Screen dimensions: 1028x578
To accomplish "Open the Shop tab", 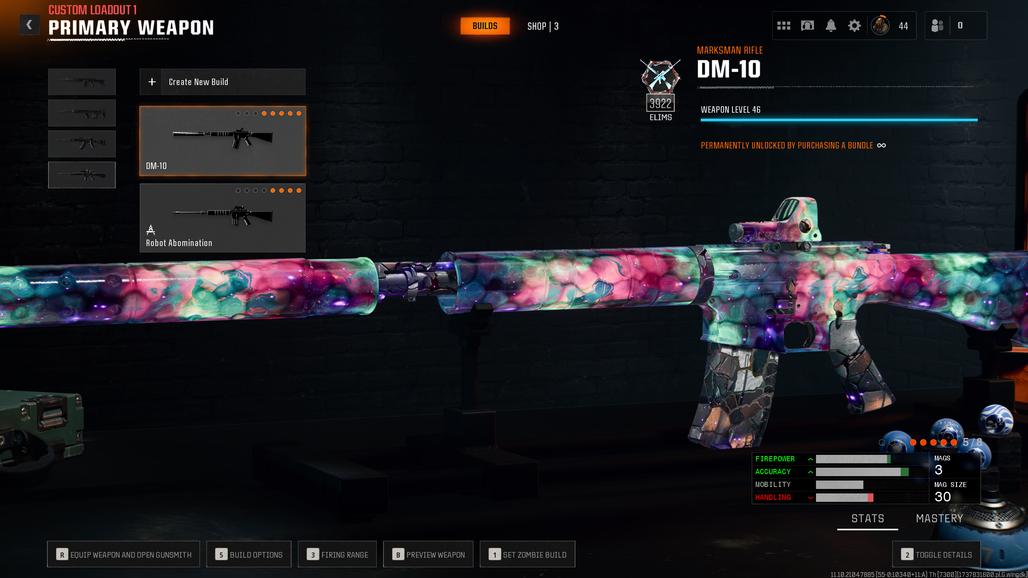I will click(543, 26).
